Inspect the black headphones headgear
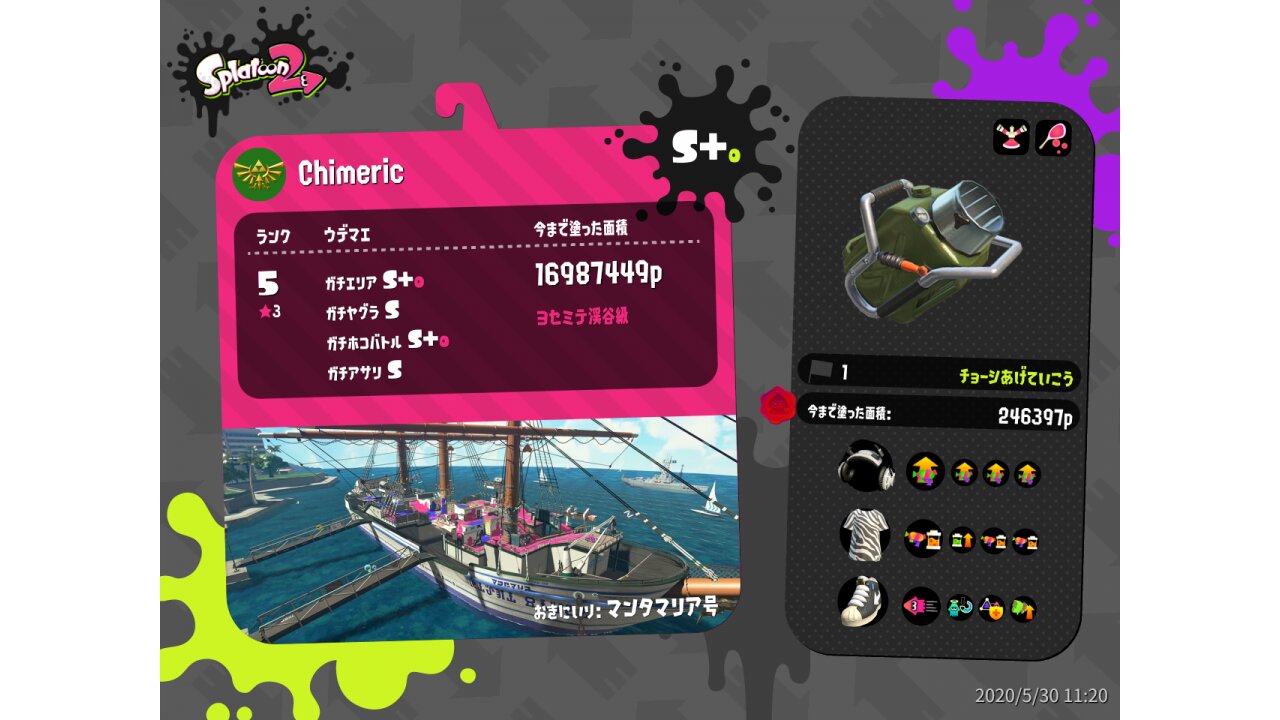Image resolution: width=1280 pixels, height=720 pixels. point(865,466)
